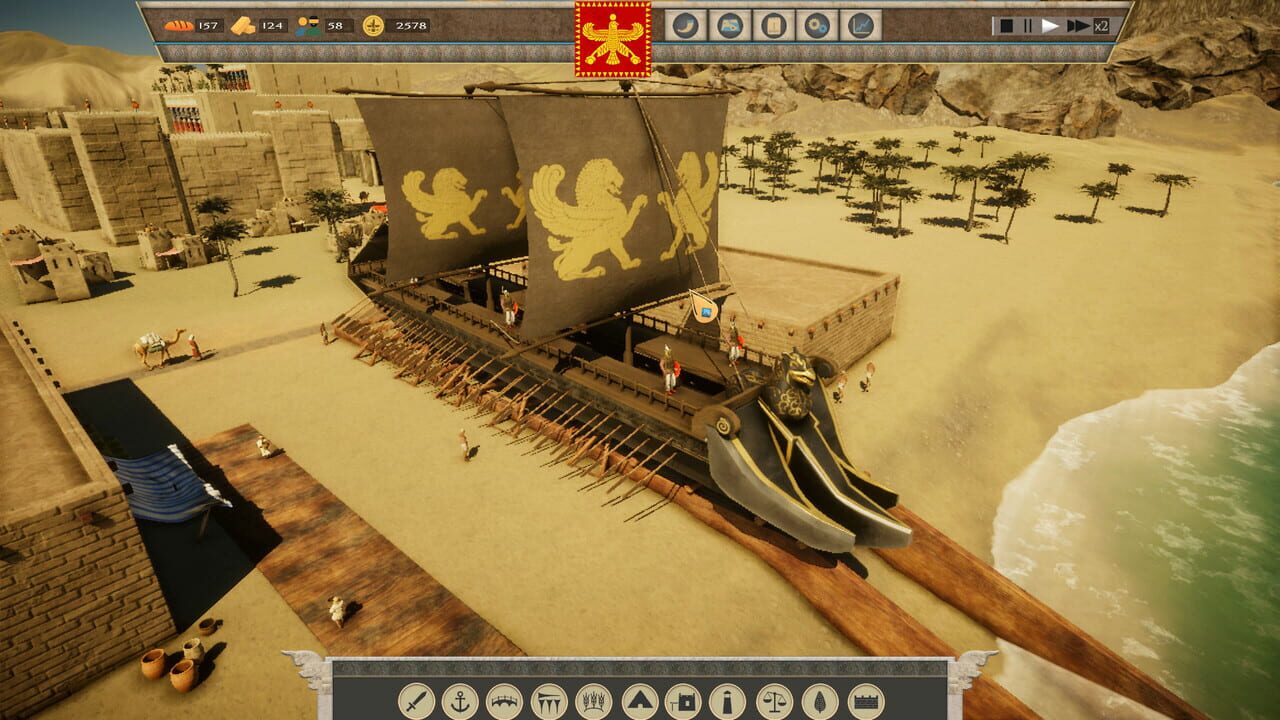Select the sword military icon
Screen dimensions: 1280x720
416,700
